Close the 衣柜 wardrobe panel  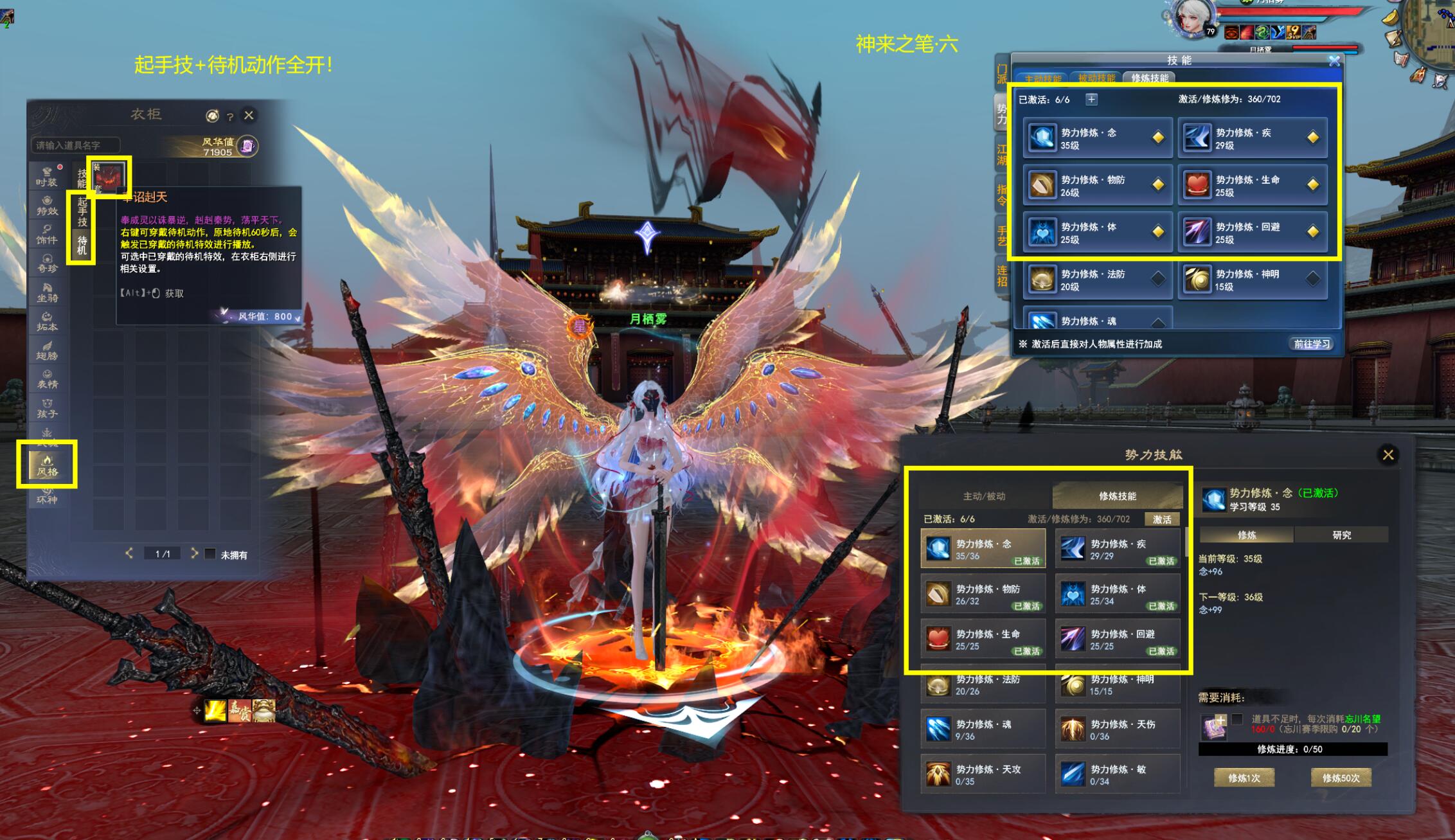point(249,115)
